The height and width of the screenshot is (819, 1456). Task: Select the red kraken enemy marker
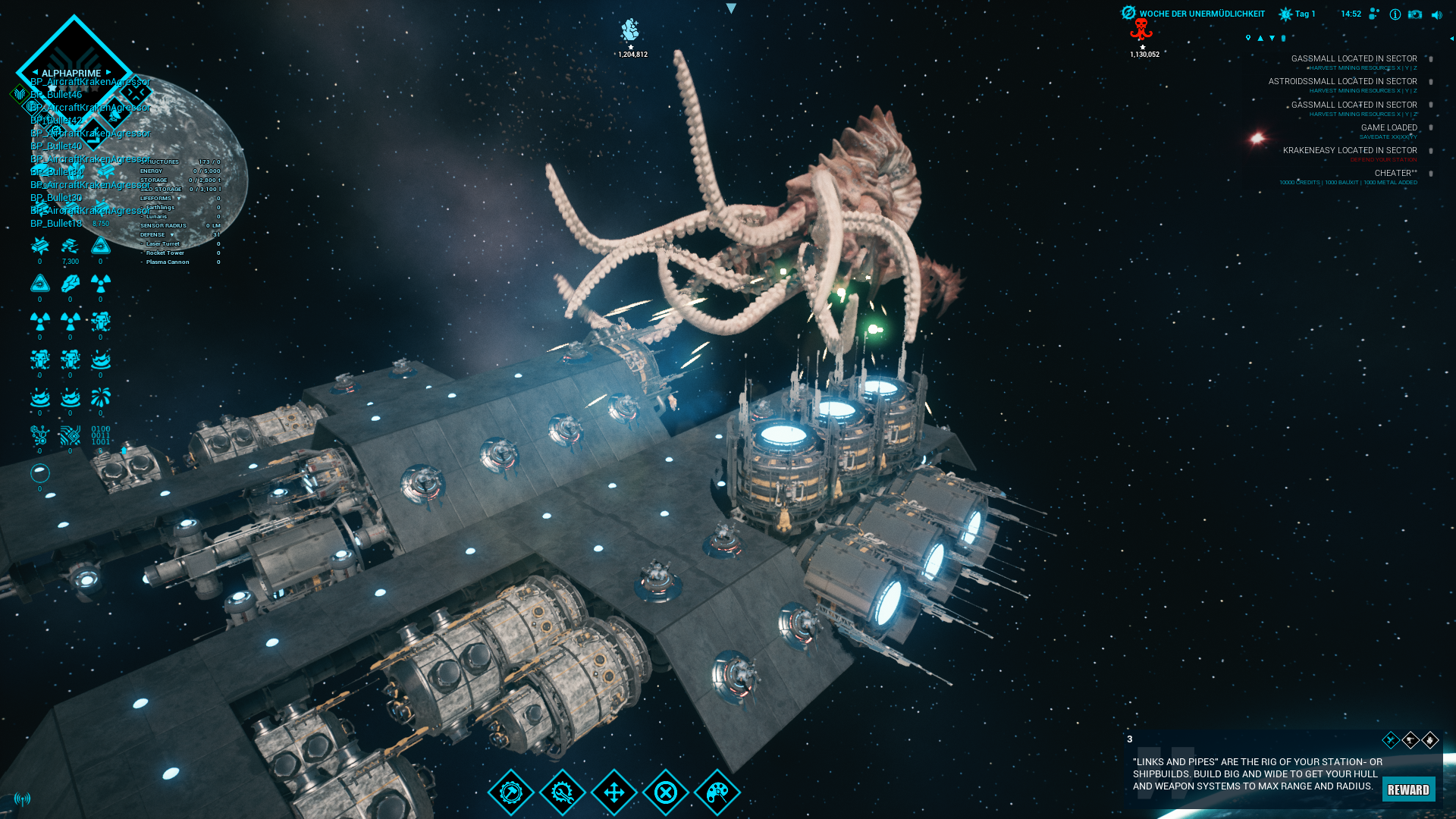point(1141,30)
